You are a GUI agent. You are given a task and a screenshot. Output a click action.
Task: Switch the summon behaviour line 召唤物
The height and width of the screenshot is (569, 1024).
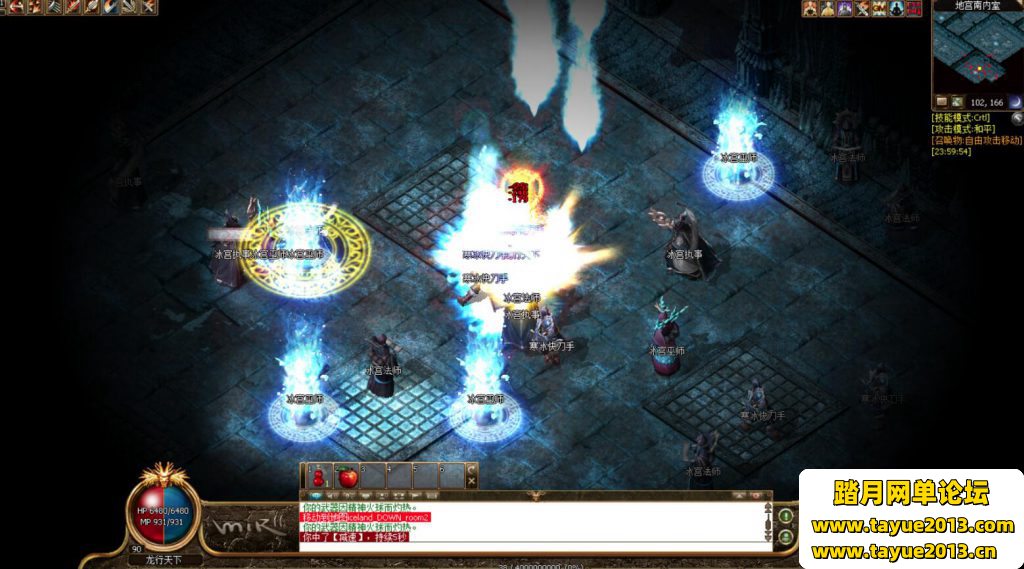(x=976, y=140)
